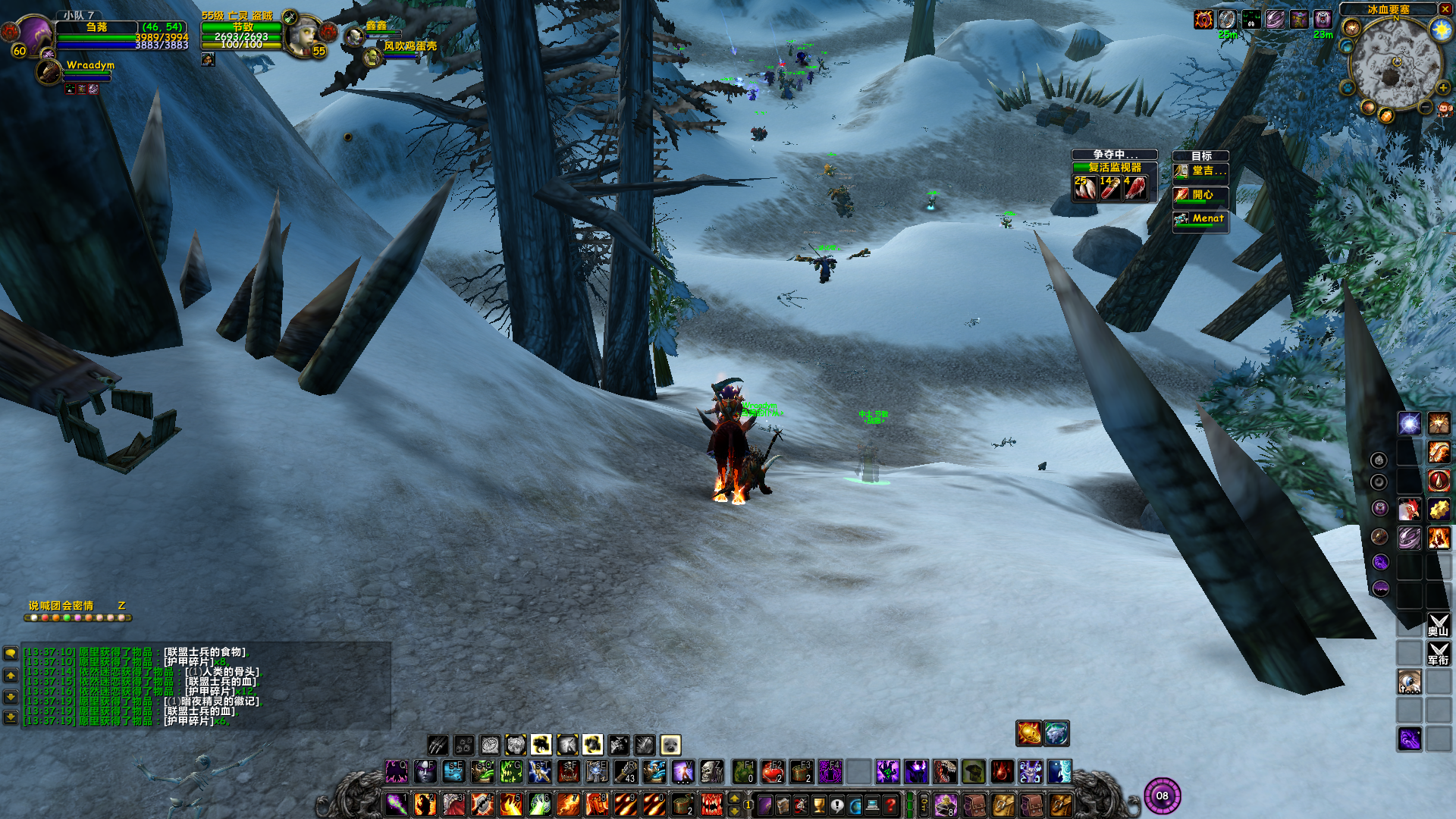Use the red potion with 14 count
Image resolution: width=1456 pixels, height=819 pixels.
point(1111,187)
